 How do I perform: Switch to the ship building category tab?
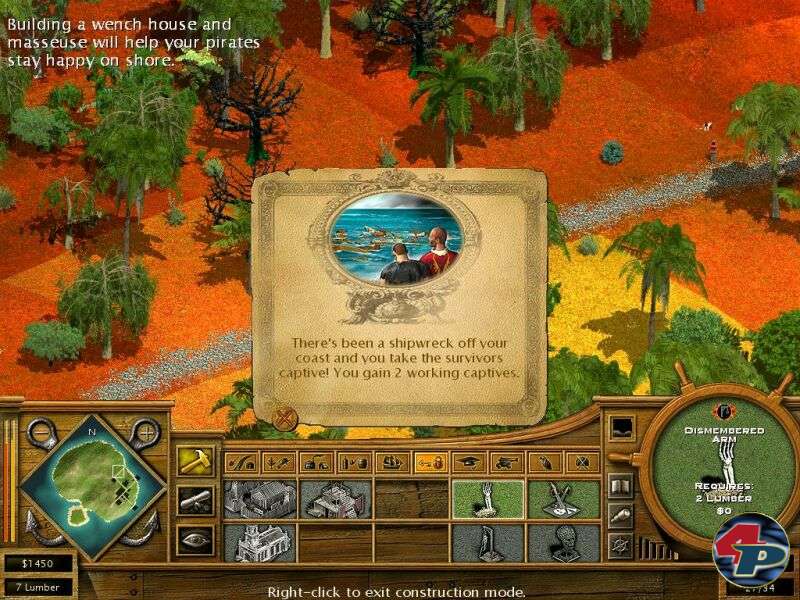[393, 463]
